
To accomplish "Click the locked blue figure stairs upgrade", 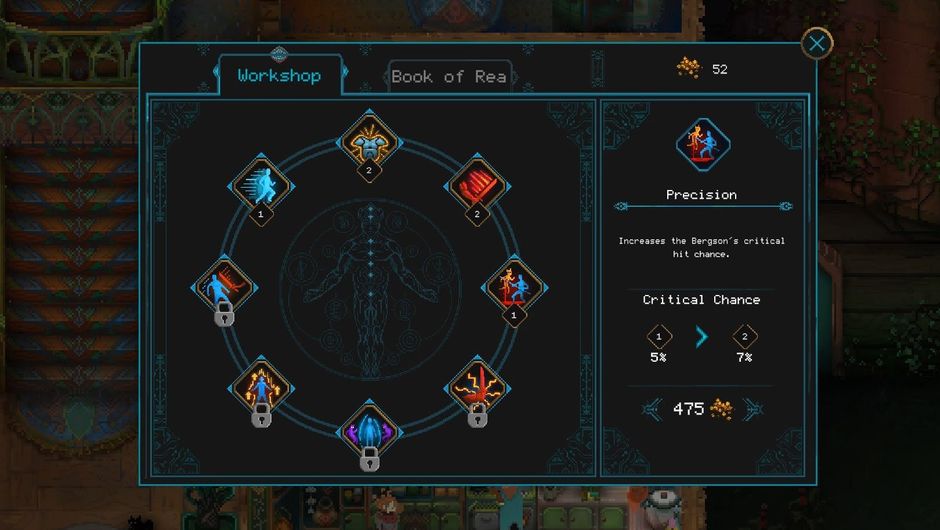I will click(224, 288).
